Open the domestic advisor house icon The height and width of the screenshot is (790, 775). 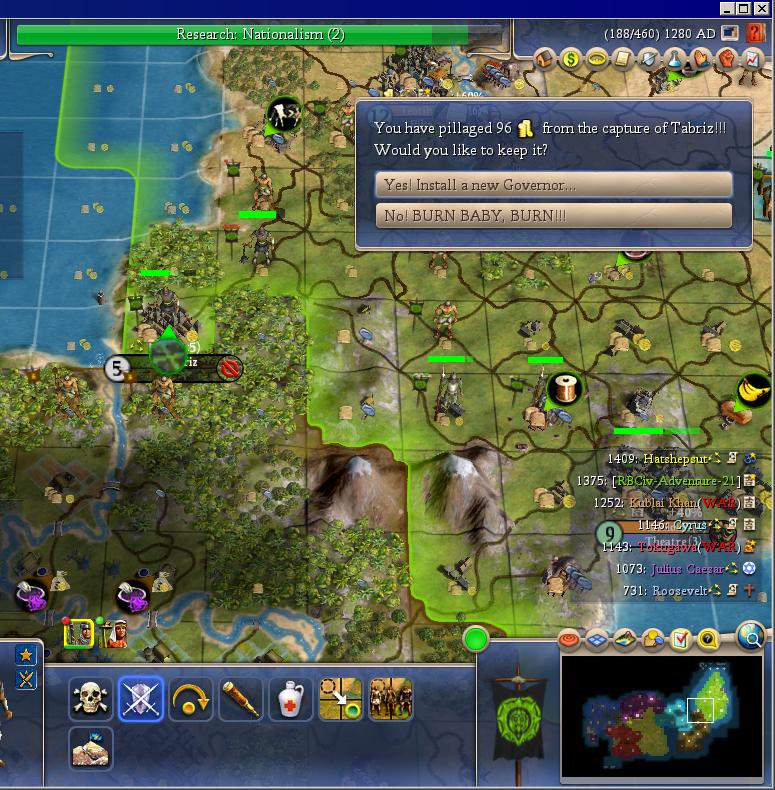coord(546,59)
